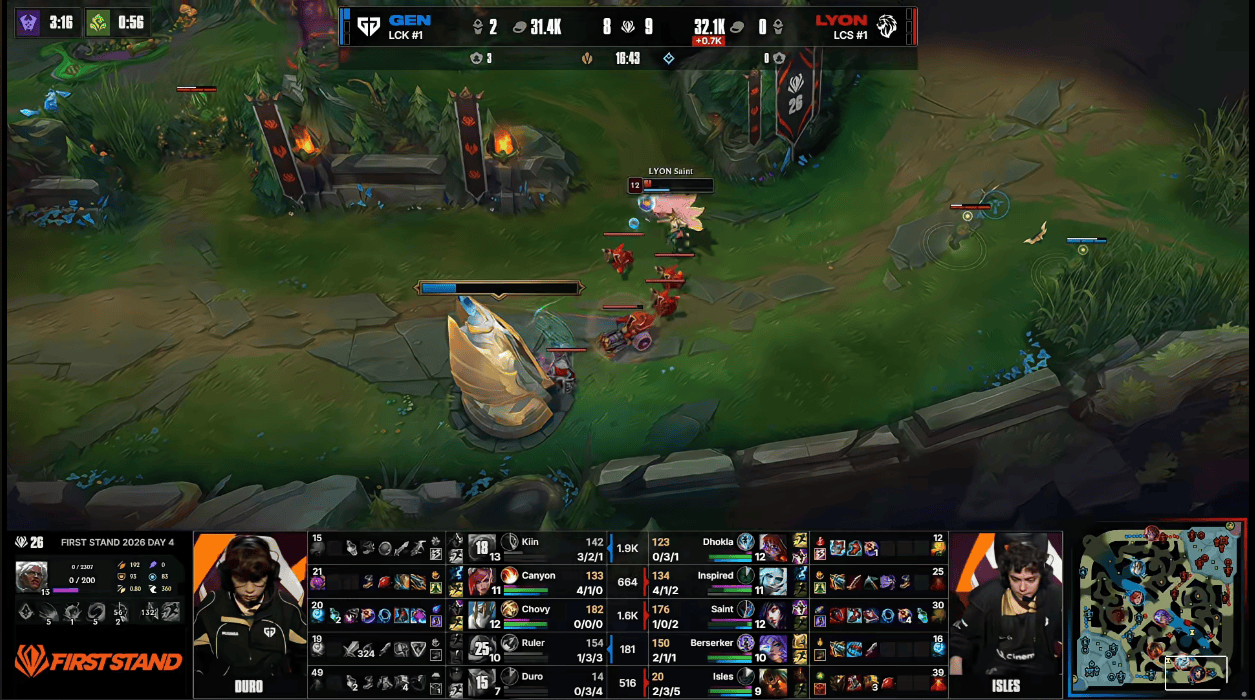
Task: Select Kiin's scoreboard row
Action: click(x=528, y=548)
